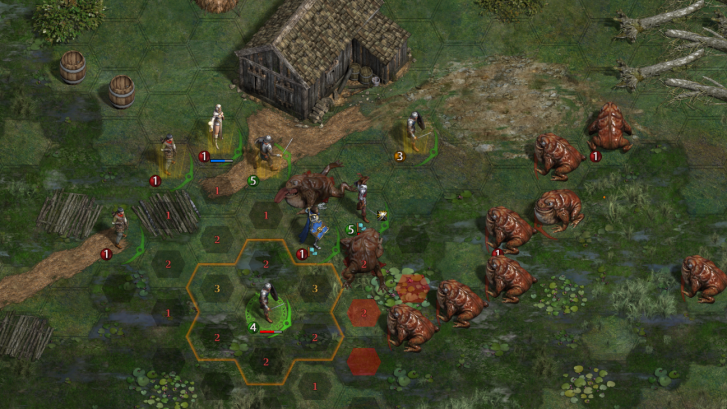The height and width of the screenshot is (409, 727).
Task: Choose the white-clad unit with the blue bar
Action: [x=216, y=127]
